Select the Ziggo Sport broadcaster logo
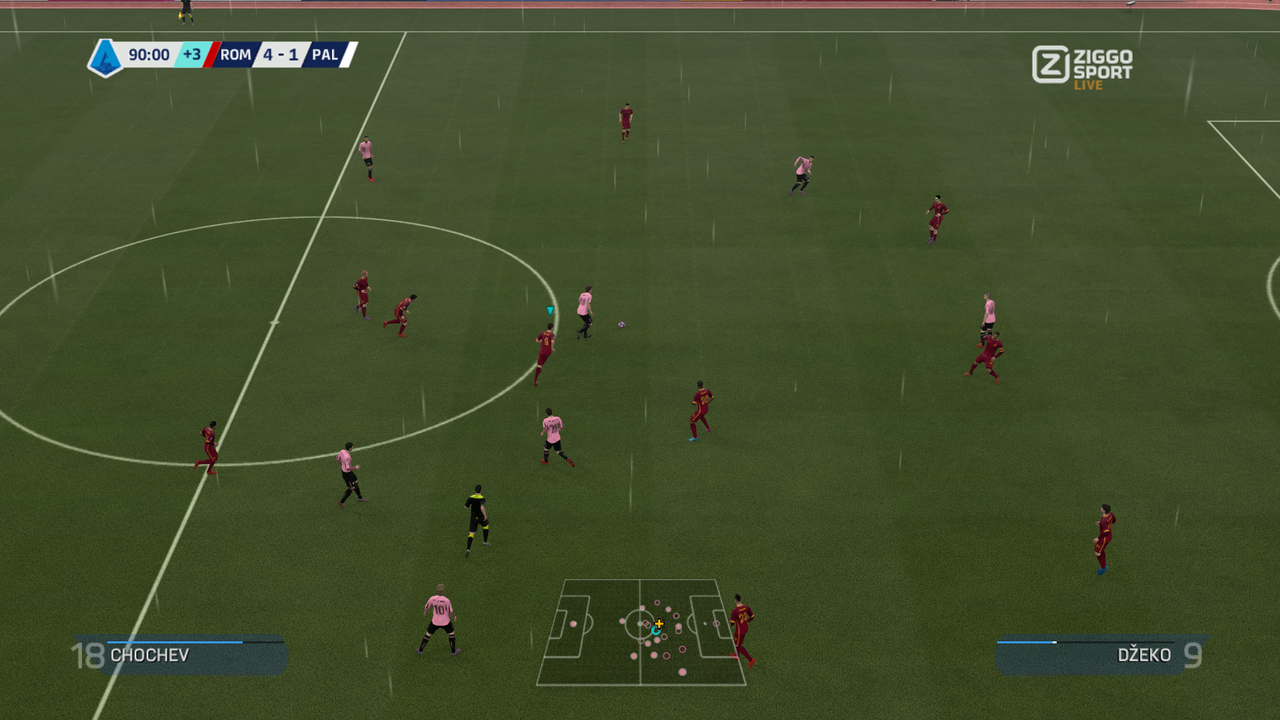The height and width of the screenshot is (720, 1280). (1082, 62)
